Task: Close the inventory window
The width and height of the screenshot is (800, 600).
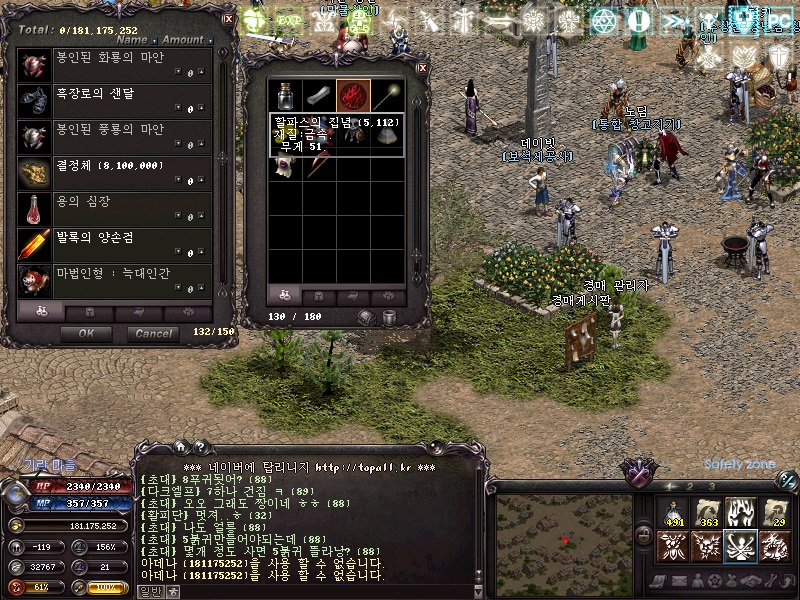Action: tap(421, 68)
